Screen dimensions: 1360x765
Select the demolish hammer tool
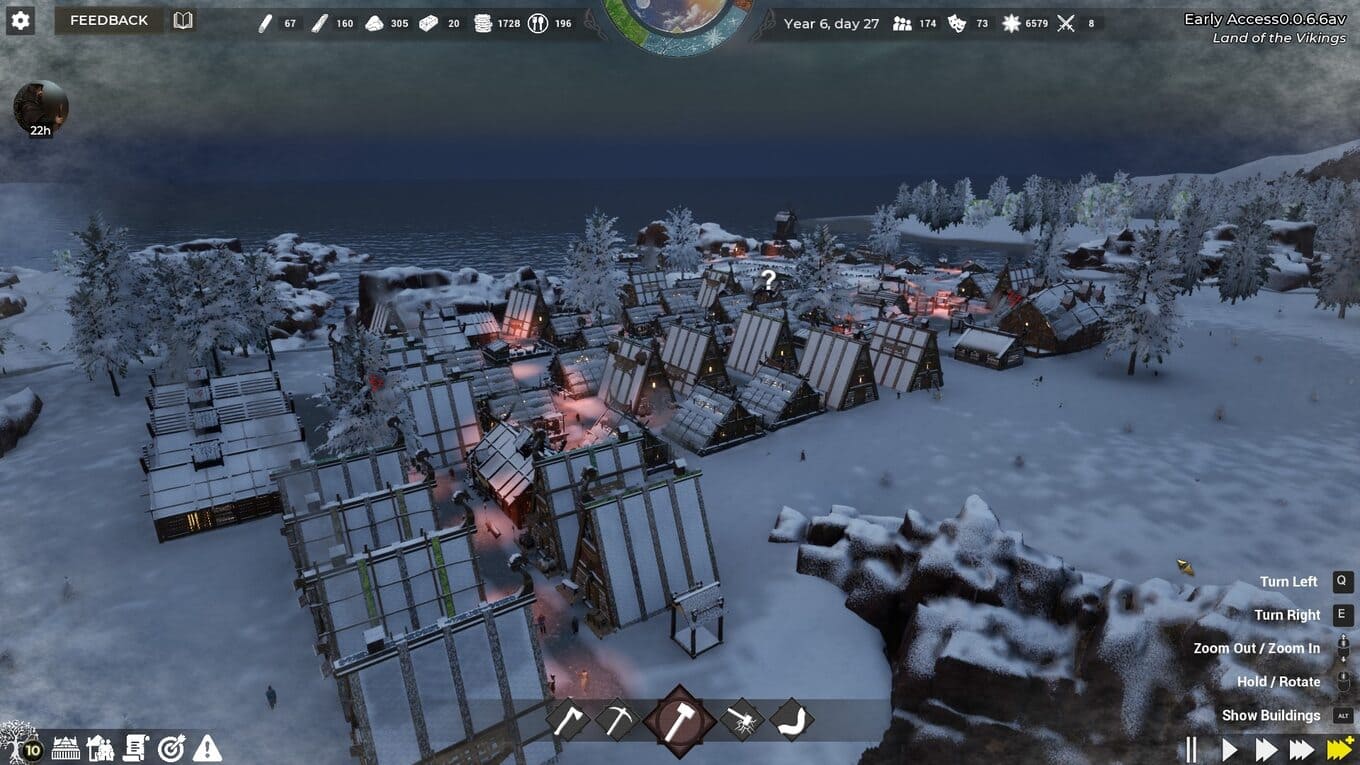(742, 720)
